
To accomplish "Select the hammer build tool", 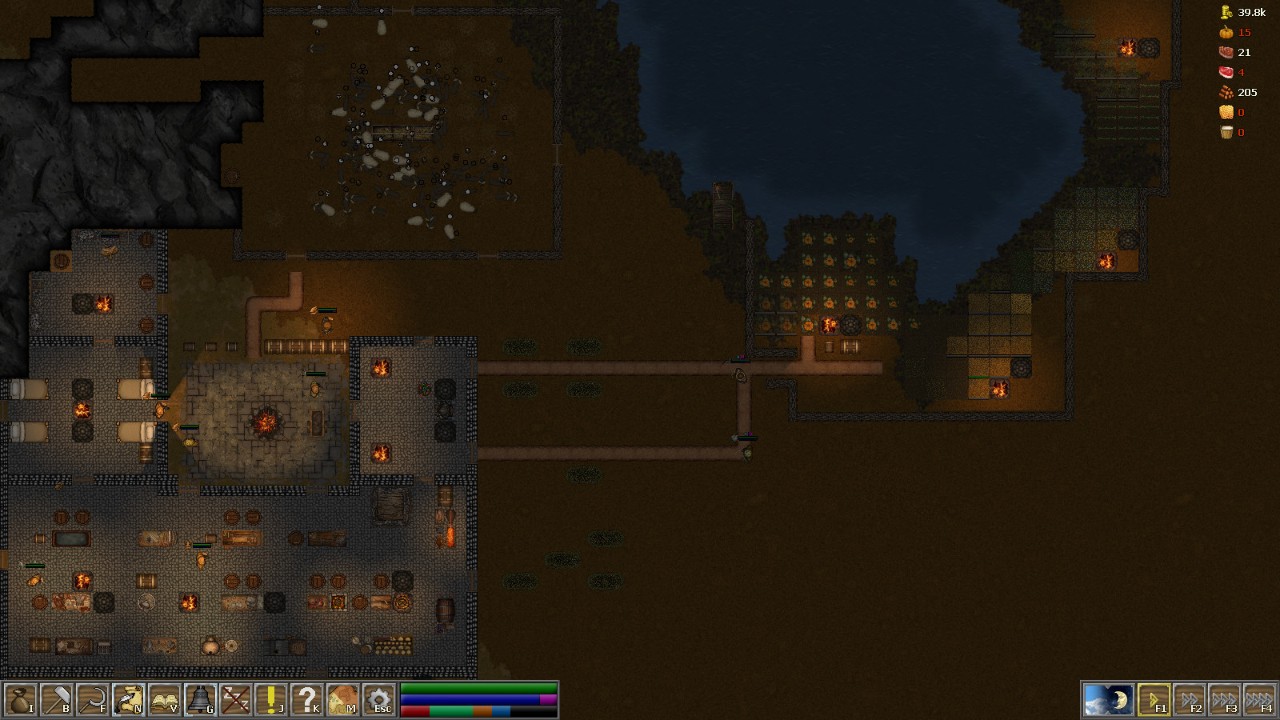I will (x=56, y=699).
